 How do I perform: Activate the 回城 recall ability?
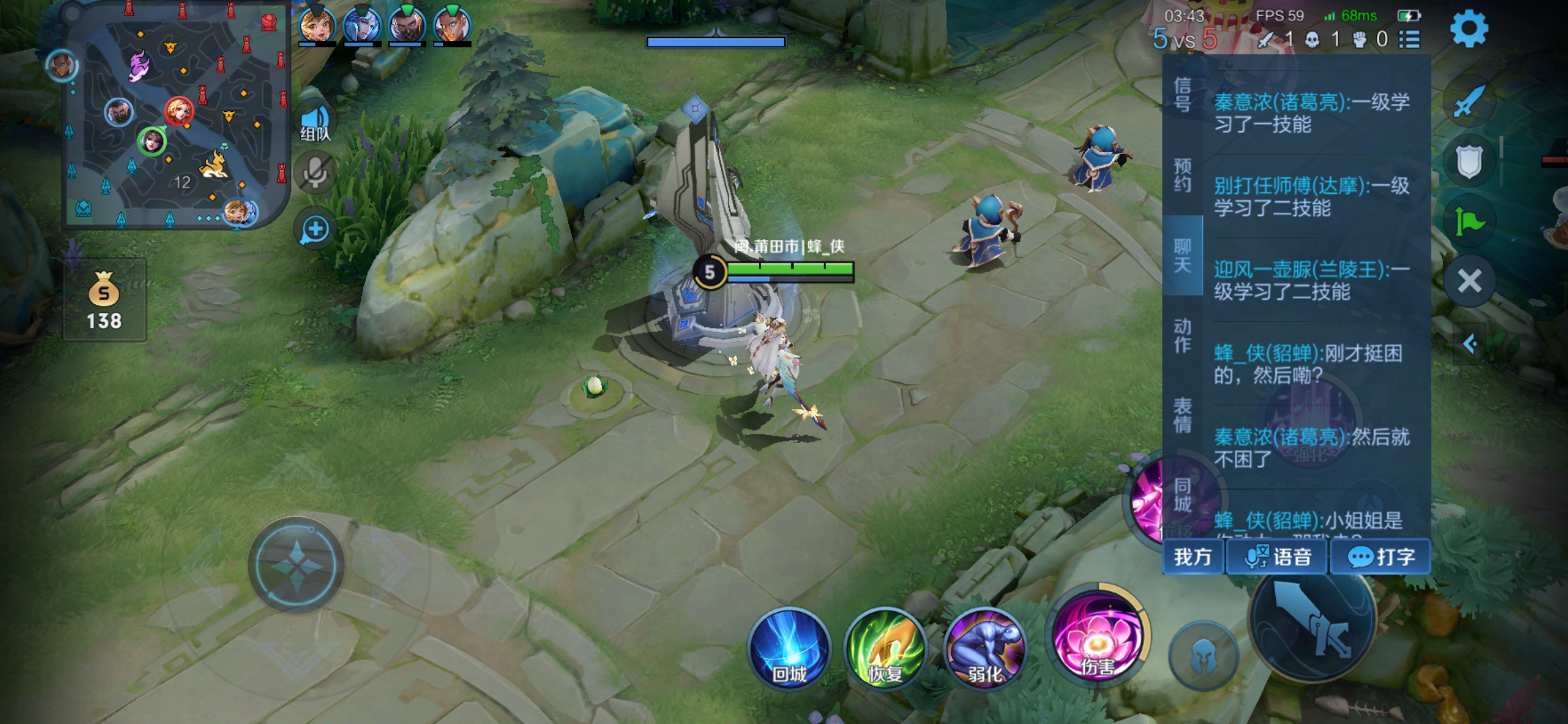pyautogui.click(x=789, y=648)
